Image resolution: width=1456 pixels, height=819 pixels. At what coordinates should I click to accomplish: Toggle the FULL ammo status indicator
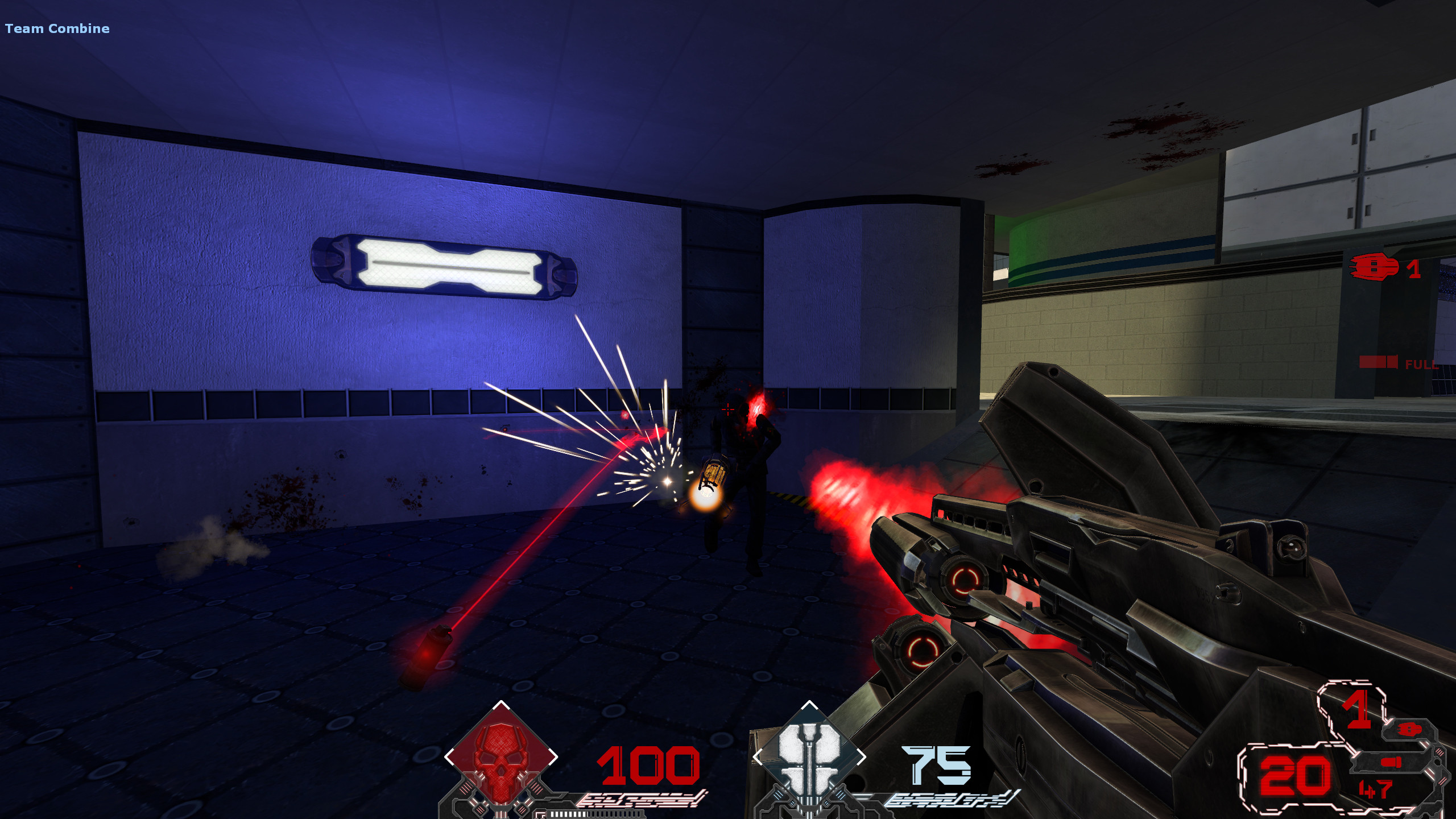tap(1421, 365)
